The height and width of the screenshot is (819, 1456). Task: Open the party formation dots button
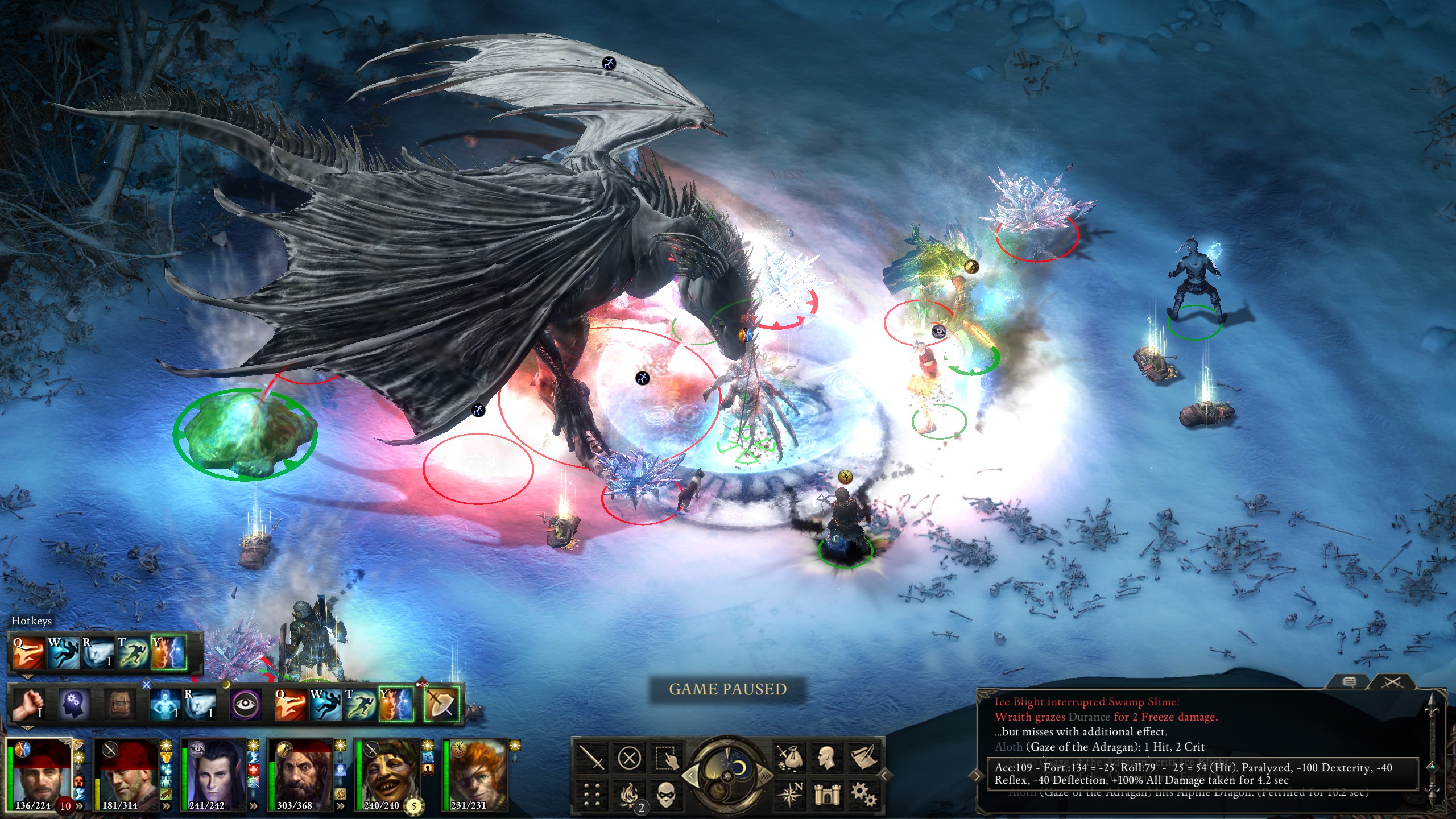593,794
